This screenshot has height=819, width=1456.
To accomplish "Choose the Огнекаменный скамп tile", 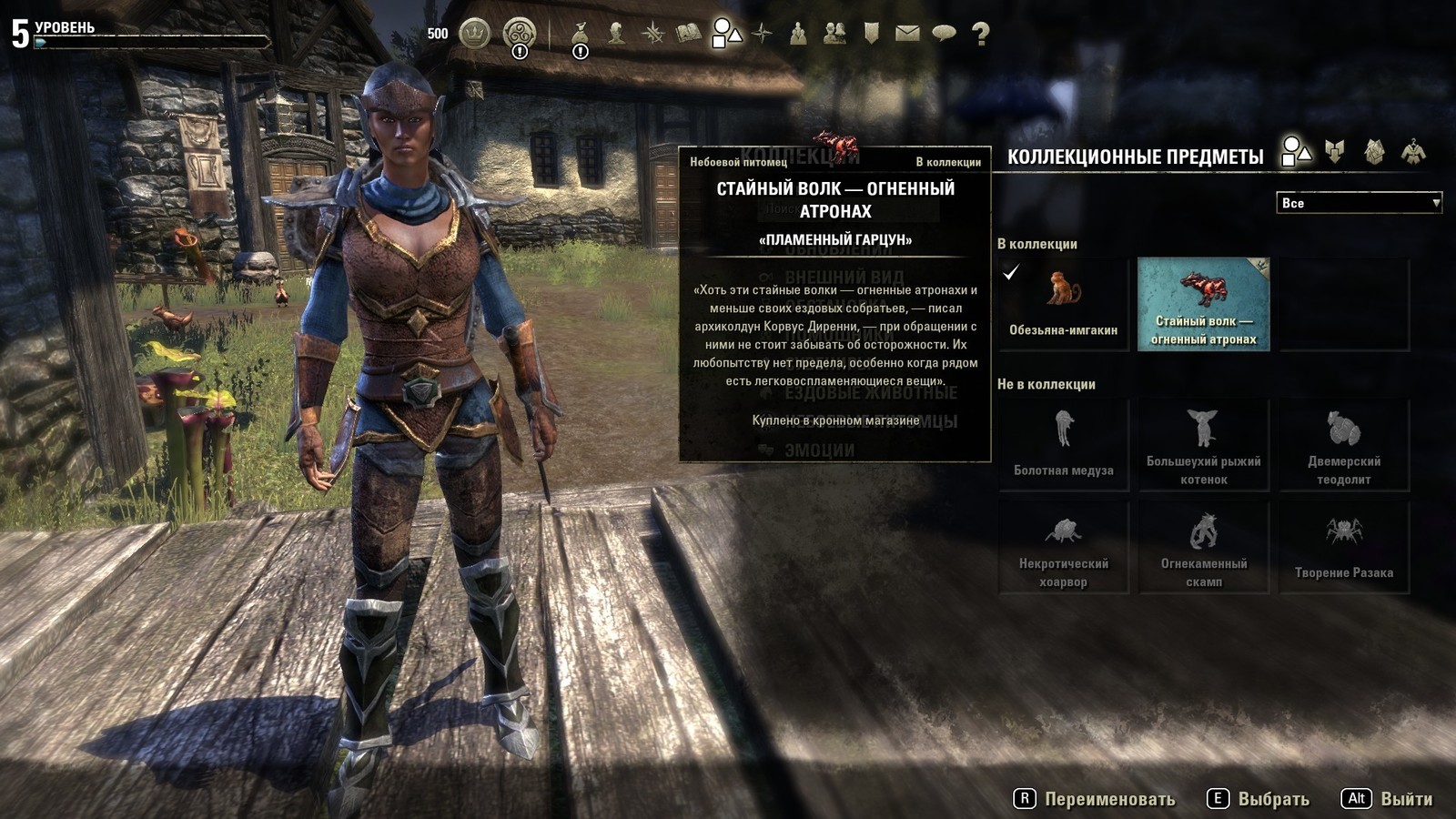I will click(x=1203, y=548).
